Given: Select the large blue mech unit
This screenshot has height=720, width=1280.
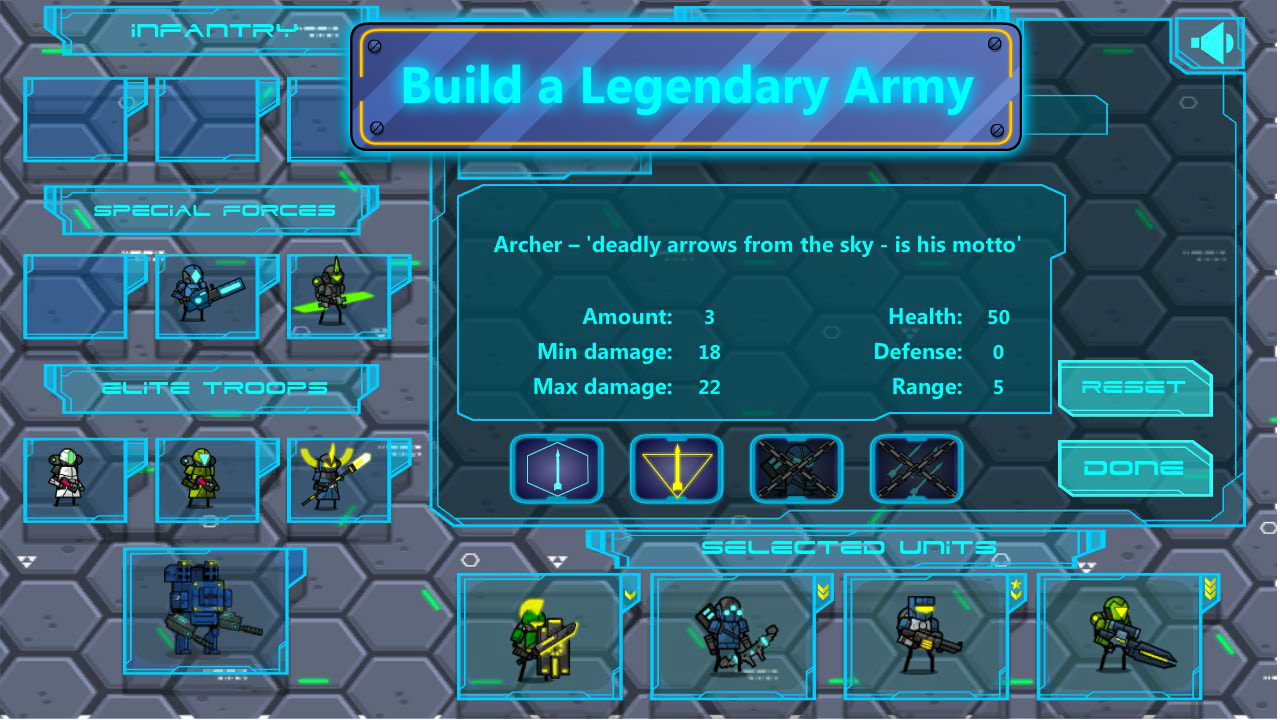Looking at the screenshot, I should pos(205,610).
